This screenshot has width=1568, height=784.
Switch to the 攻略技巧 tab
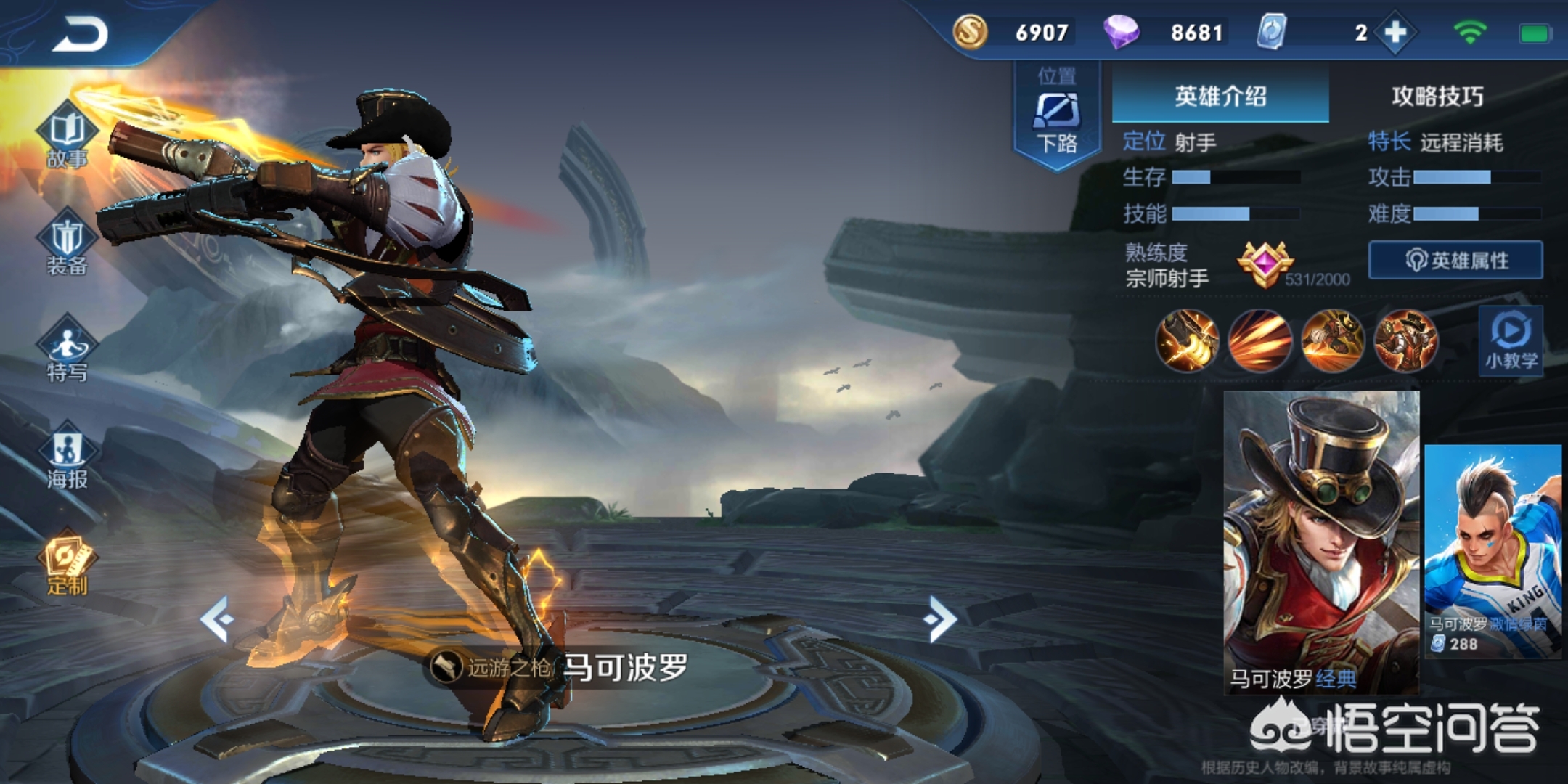[x=1437, y=96]
